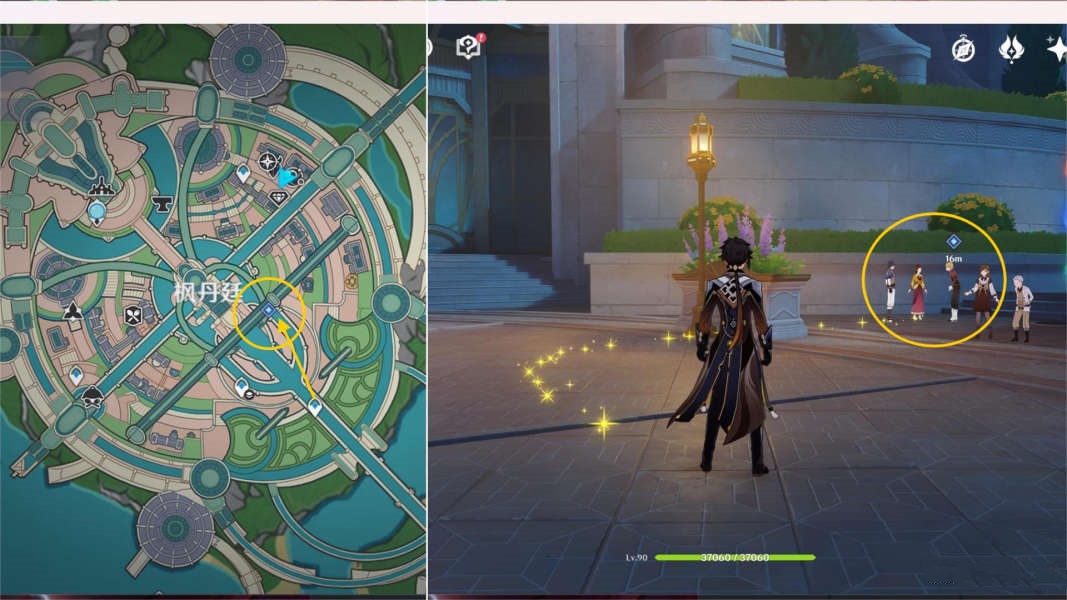Select the blue diamond quest marker on map
Viewport: 1067px width, 600px height.
(x=268, y=311)
